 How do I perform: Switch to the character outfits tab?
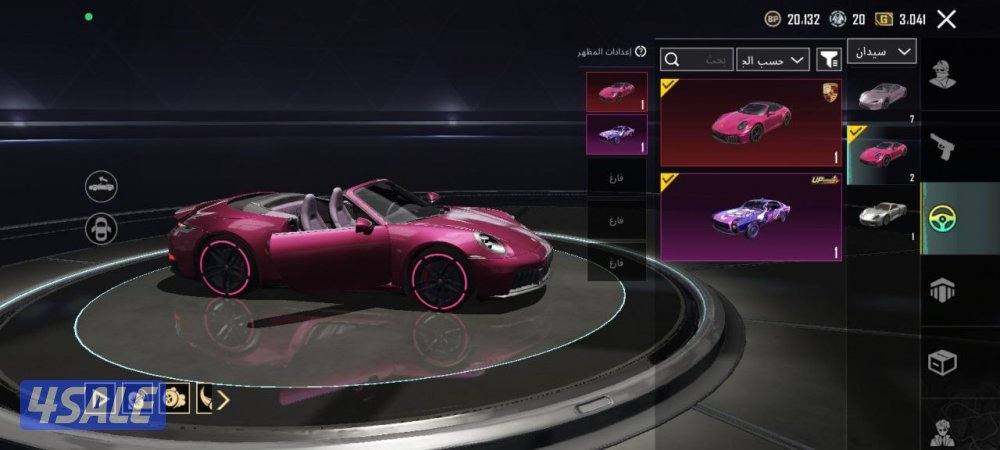pos(942,76)
